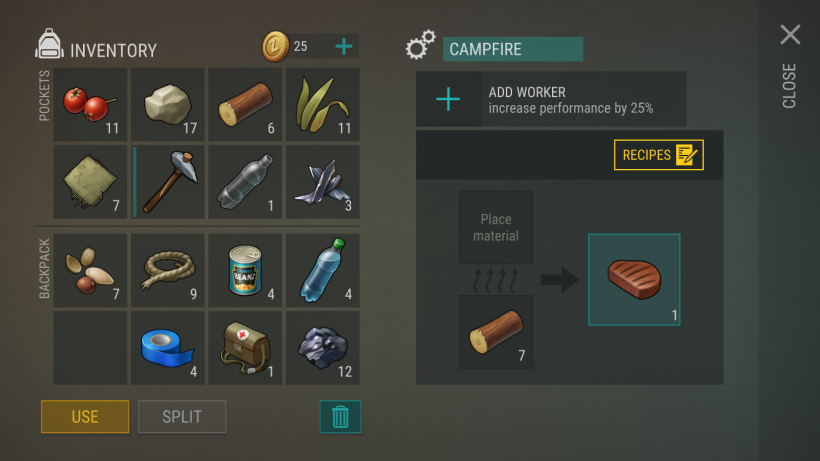
Task: Select the rope stack in backpack
Action: click(167, 270)
